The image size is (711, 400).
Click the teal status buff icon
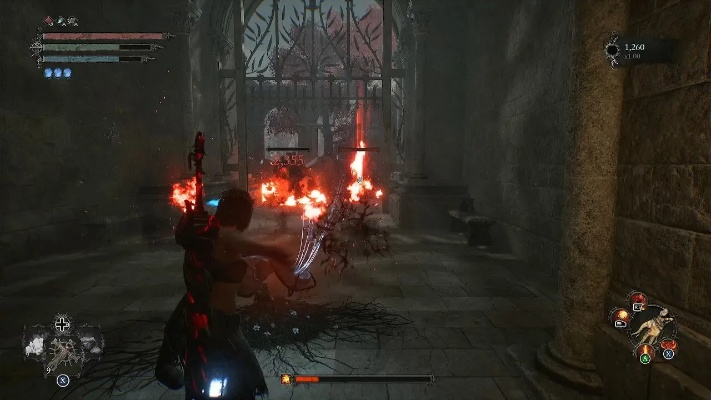[59, 21]
